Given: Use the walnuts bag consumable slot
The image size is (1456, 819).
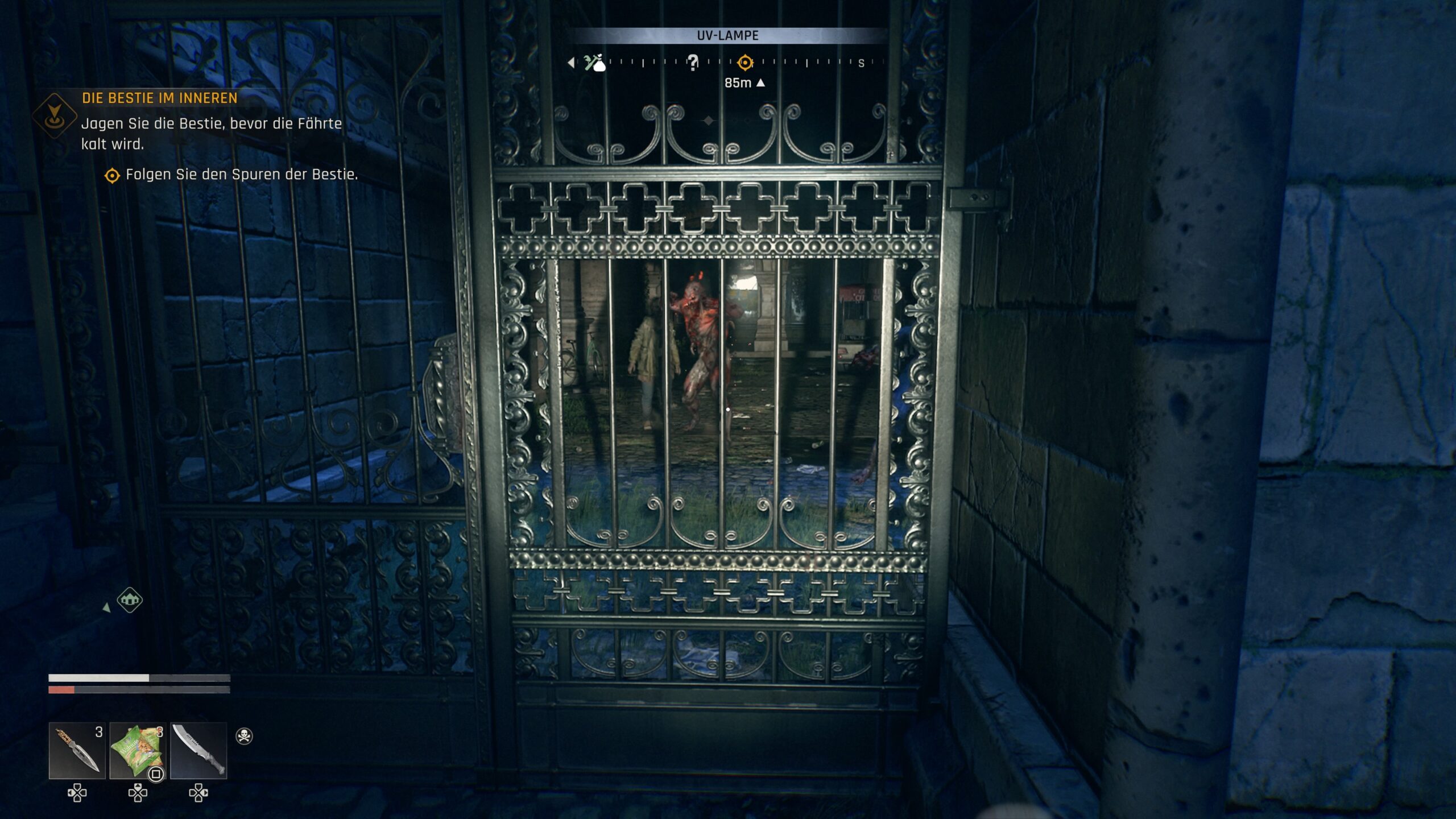Looking at the screenshot, I should point(137,750).
